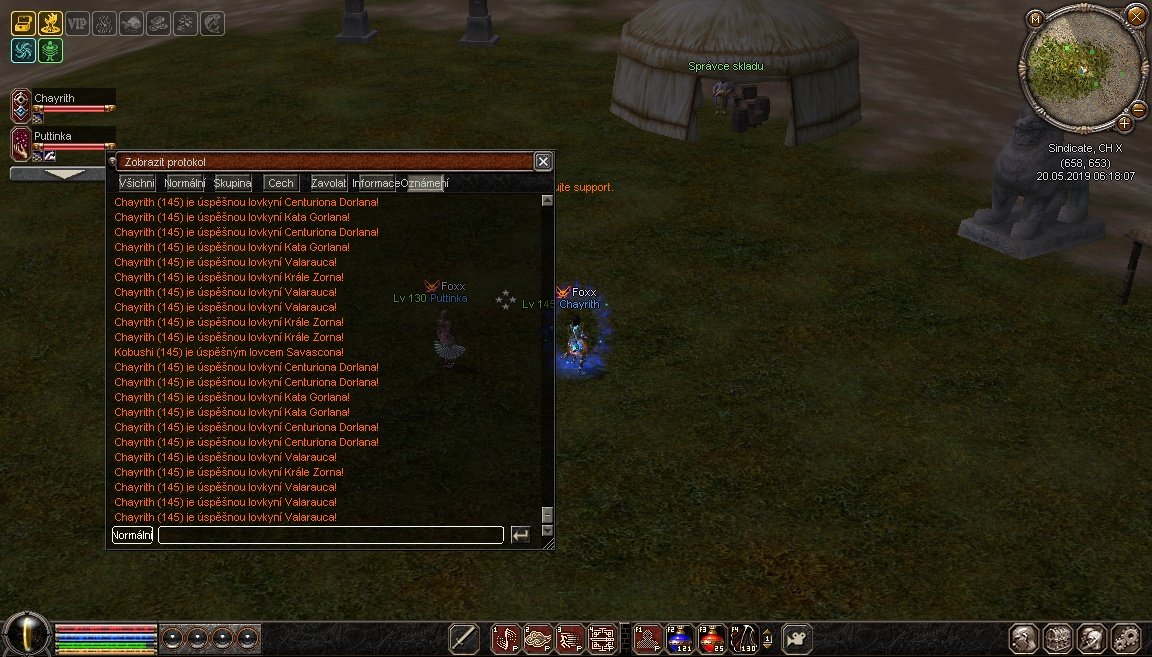The width and height of the screenshot is (1152, 657).
Task: Open the Cech guild chat tab
Action: coord(281,183)
